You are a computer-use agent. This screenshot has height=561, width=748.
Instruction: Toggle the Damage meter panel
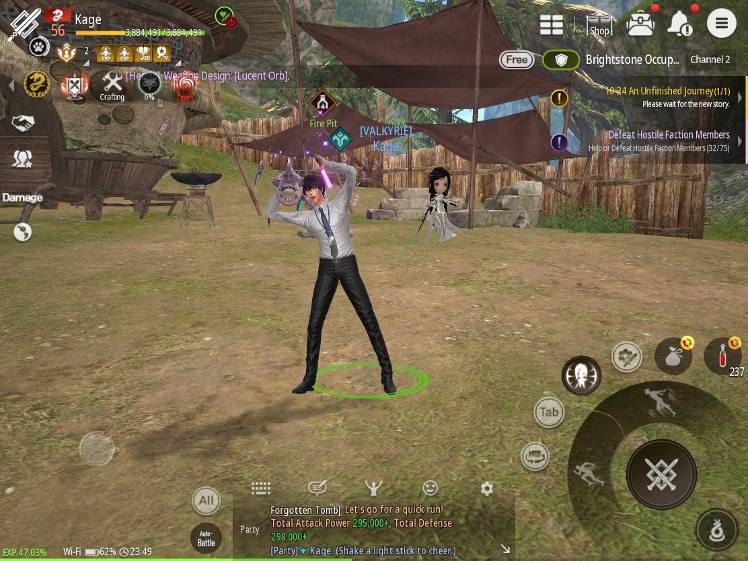(x=22, y=197)
